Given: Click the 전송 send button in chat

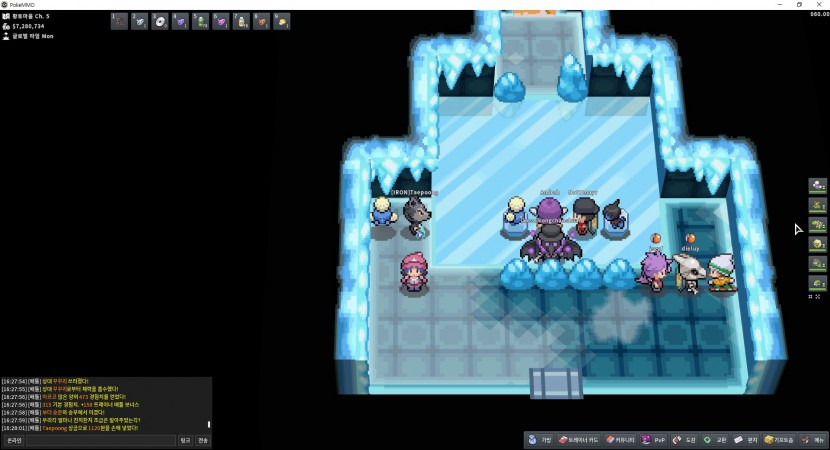Looking at the screenshot, I should (x=203, y=440).
